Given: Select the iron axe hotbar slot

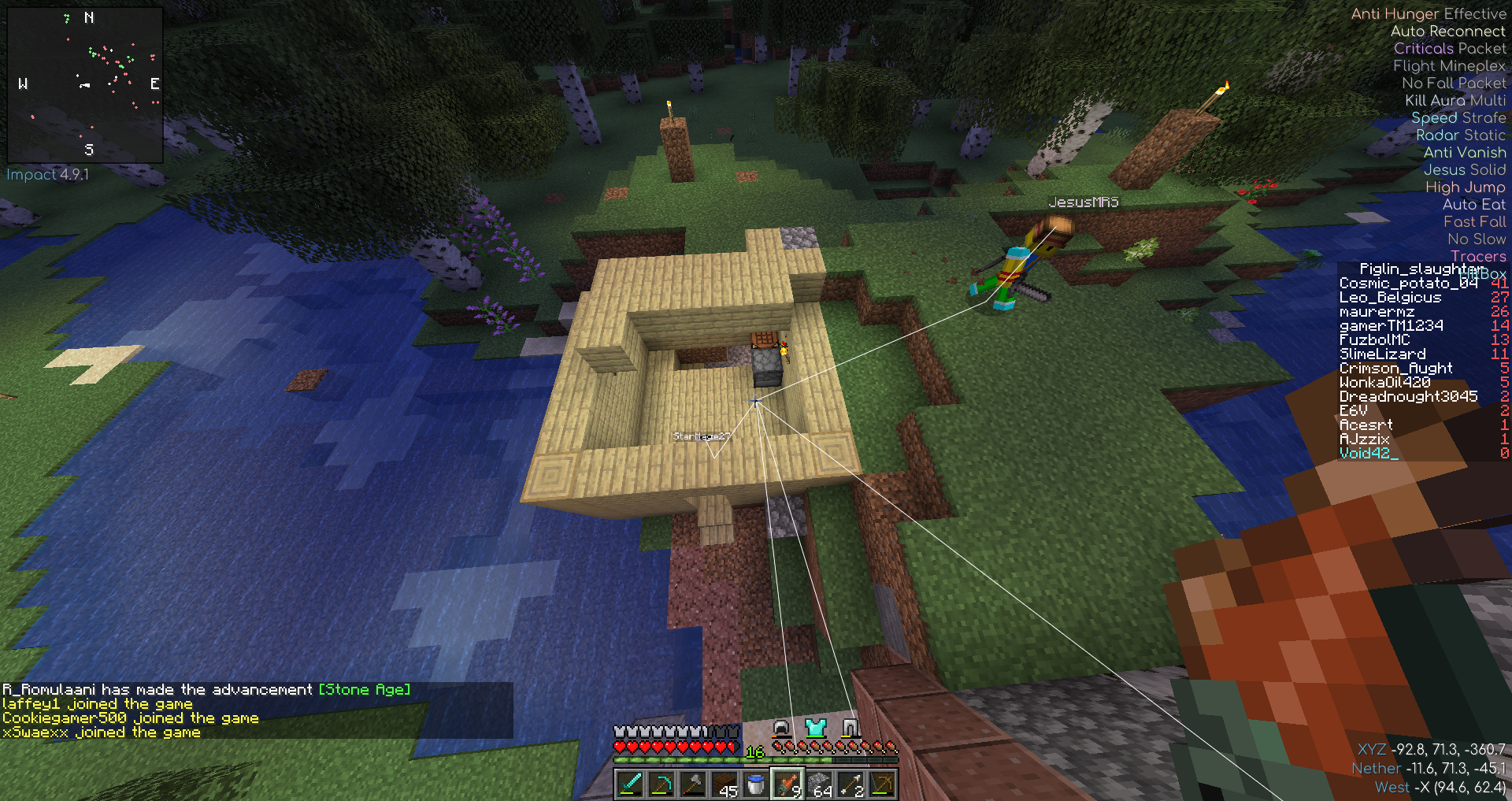Looking at the screenshot, I should pyautogui.click(x=692, y=784).
